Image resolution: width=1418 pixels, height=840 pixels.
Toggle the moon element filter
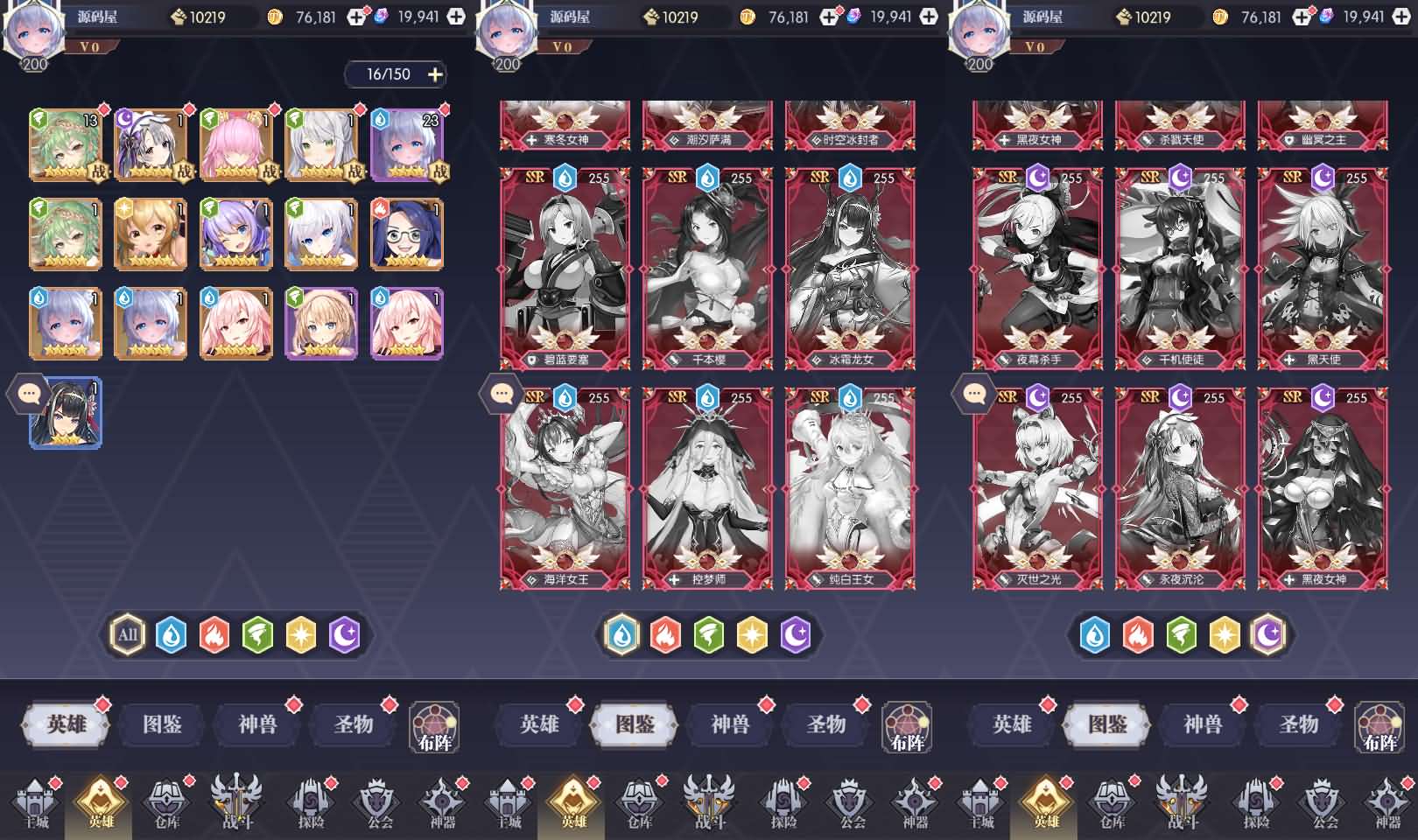click(x=340, y=633)
